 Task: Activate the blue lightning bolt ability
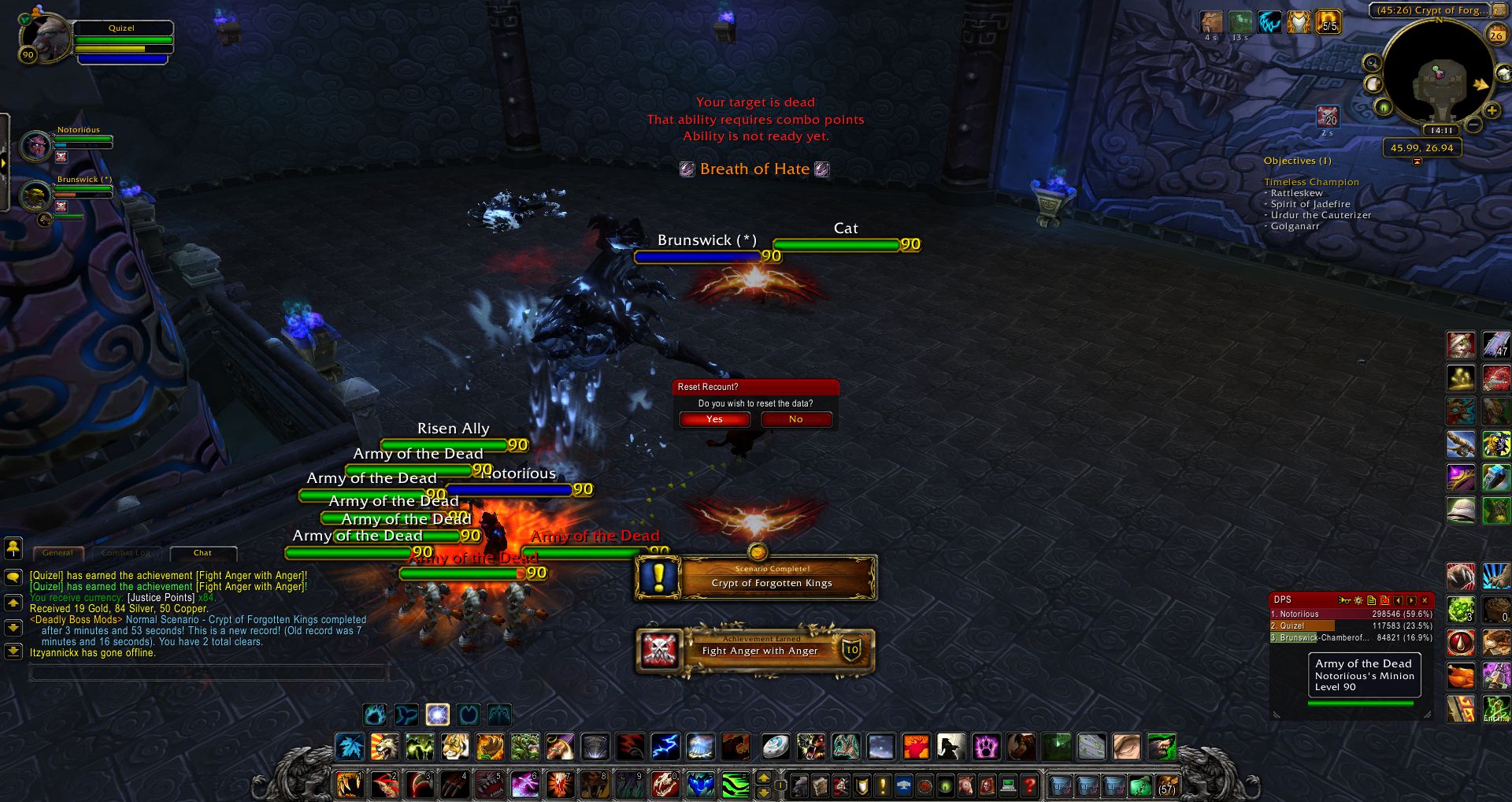coord(665,745)
